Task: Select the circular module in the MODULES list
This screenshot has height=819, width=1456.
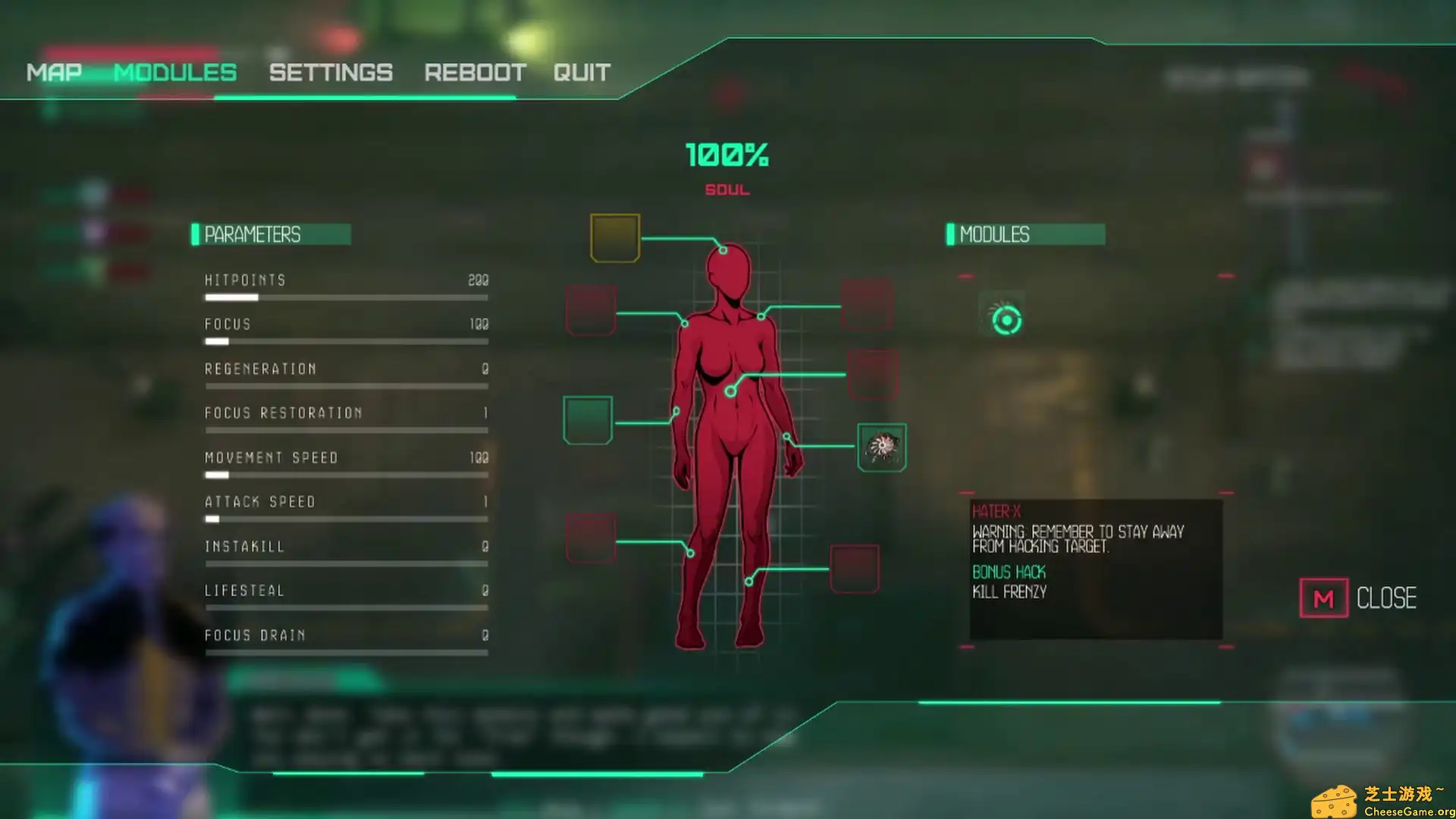Action: click(x=1006, y=320)
